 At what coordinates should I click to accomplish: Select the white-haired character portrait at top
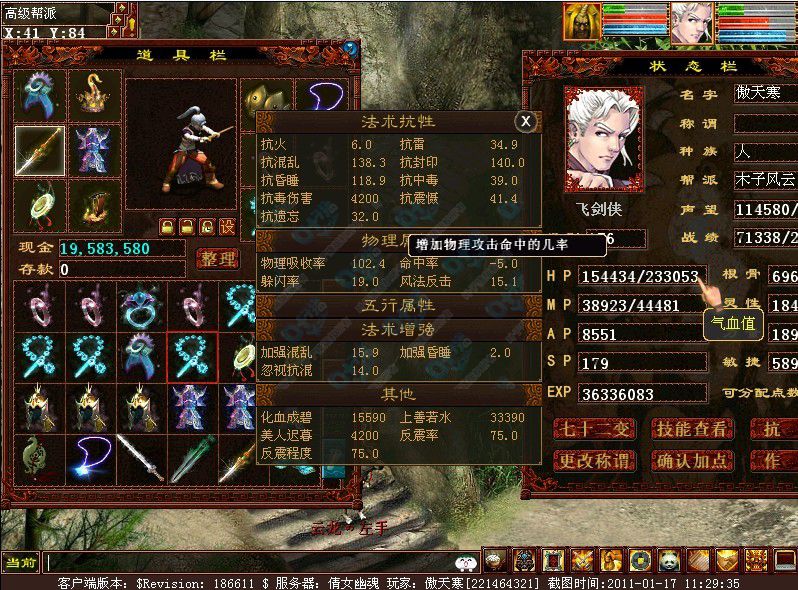point(688,22)
